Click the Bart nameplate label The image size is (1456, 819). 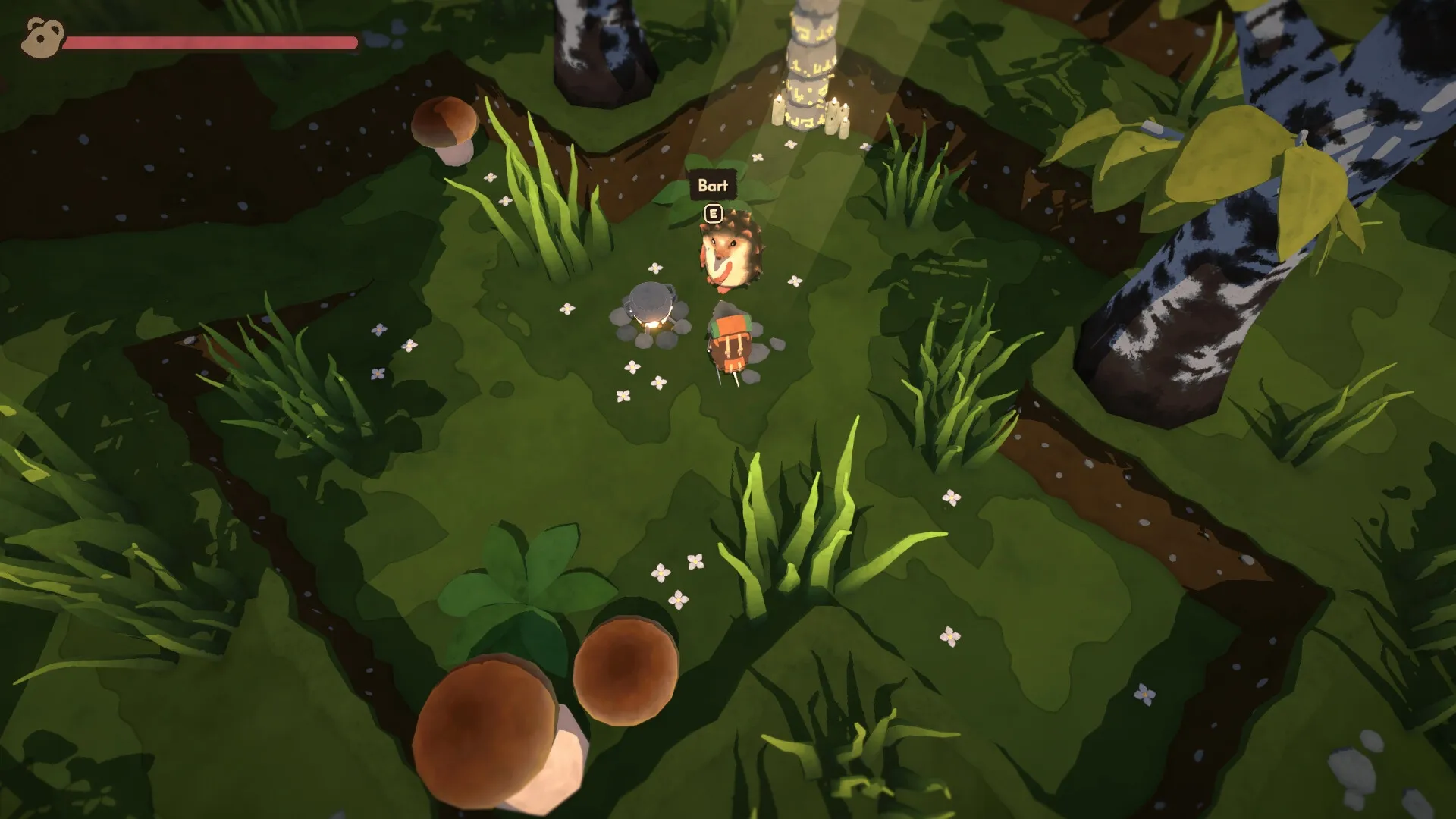pyautogui.click(x=711, y=182)
